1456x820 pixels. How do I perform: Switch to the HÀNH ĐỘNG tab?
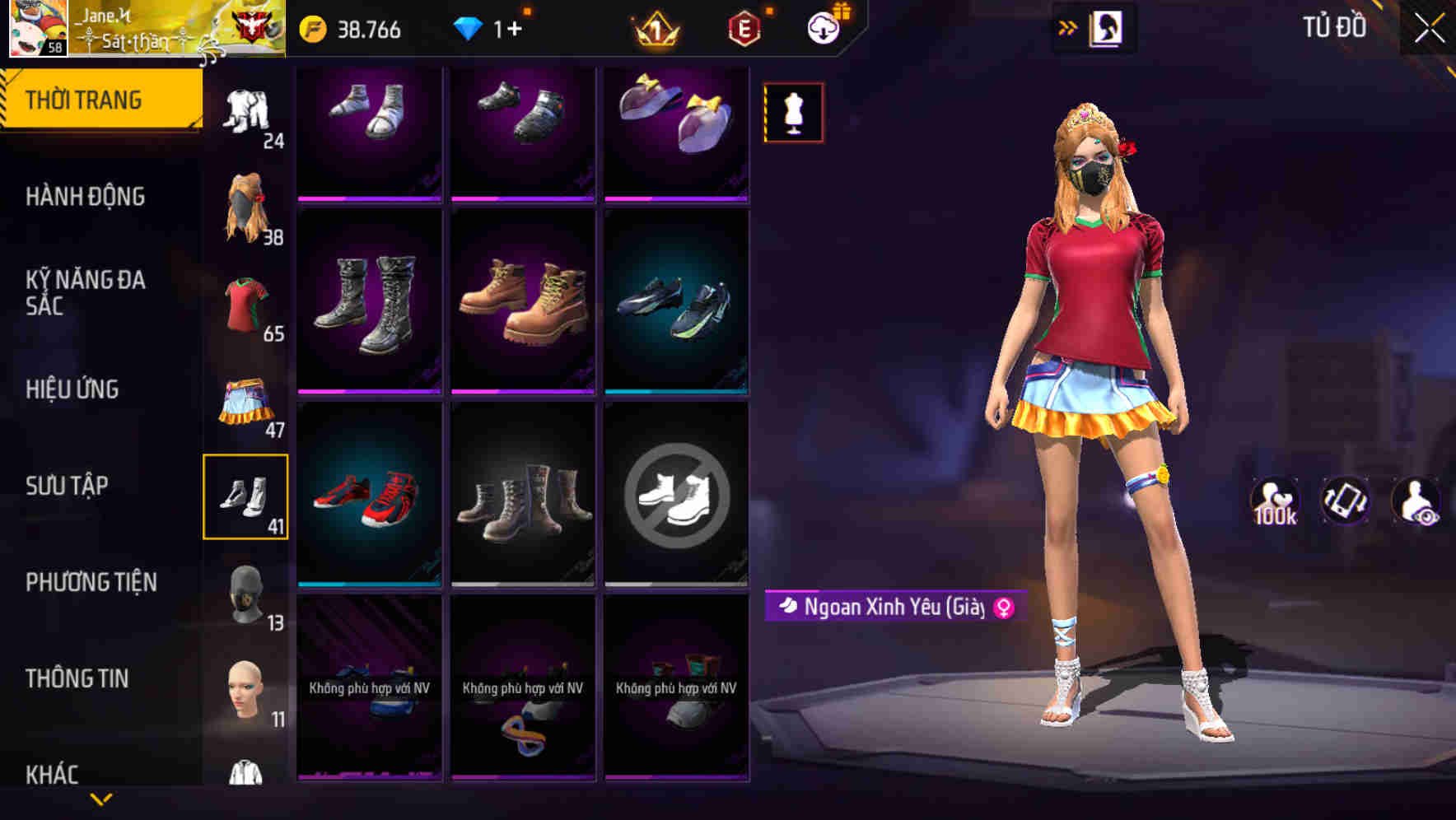86,196
